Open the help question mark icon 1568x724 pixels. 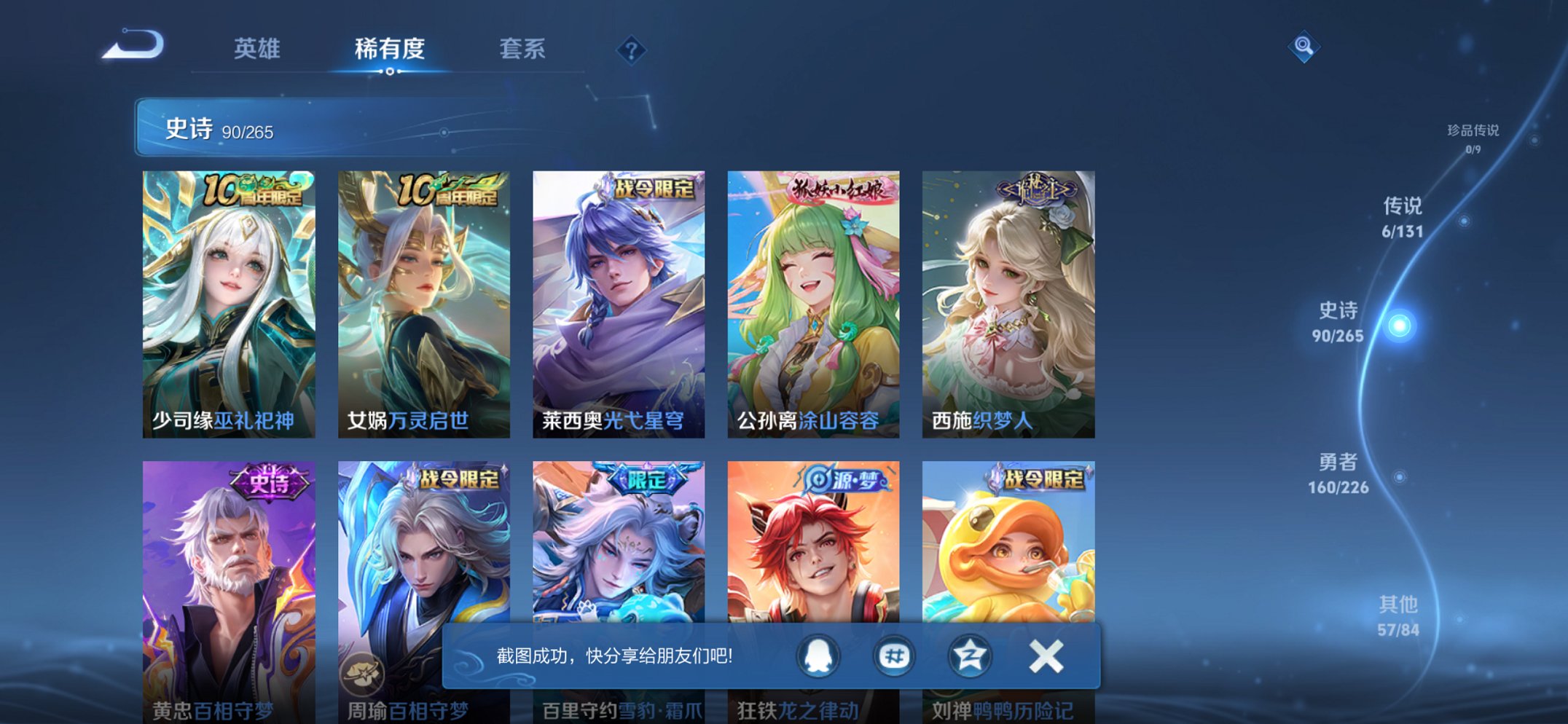(x=632, y=50)
